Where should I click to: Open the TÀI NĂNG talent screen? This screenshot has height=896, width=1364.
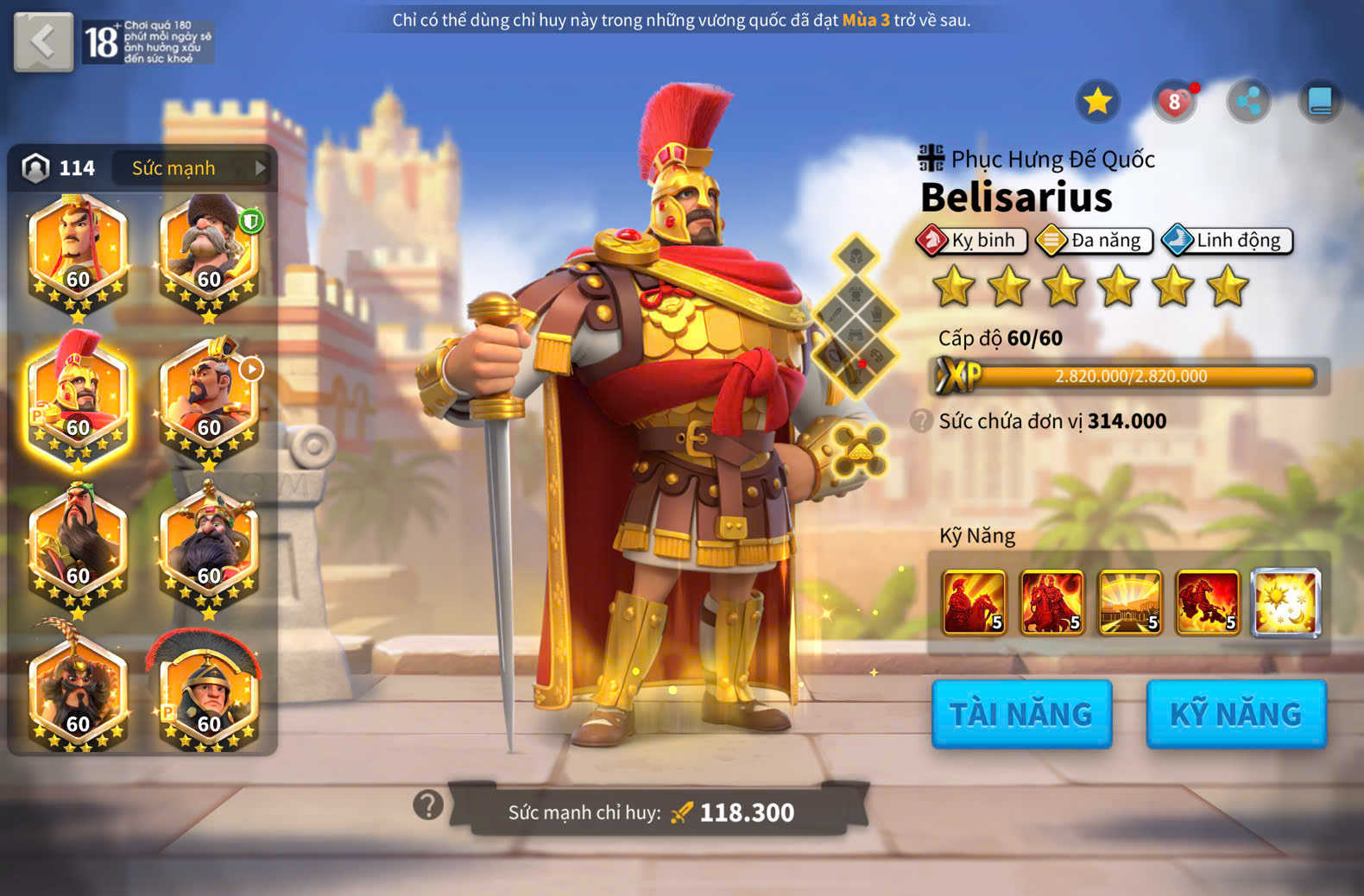click(x=1021, y=714)
